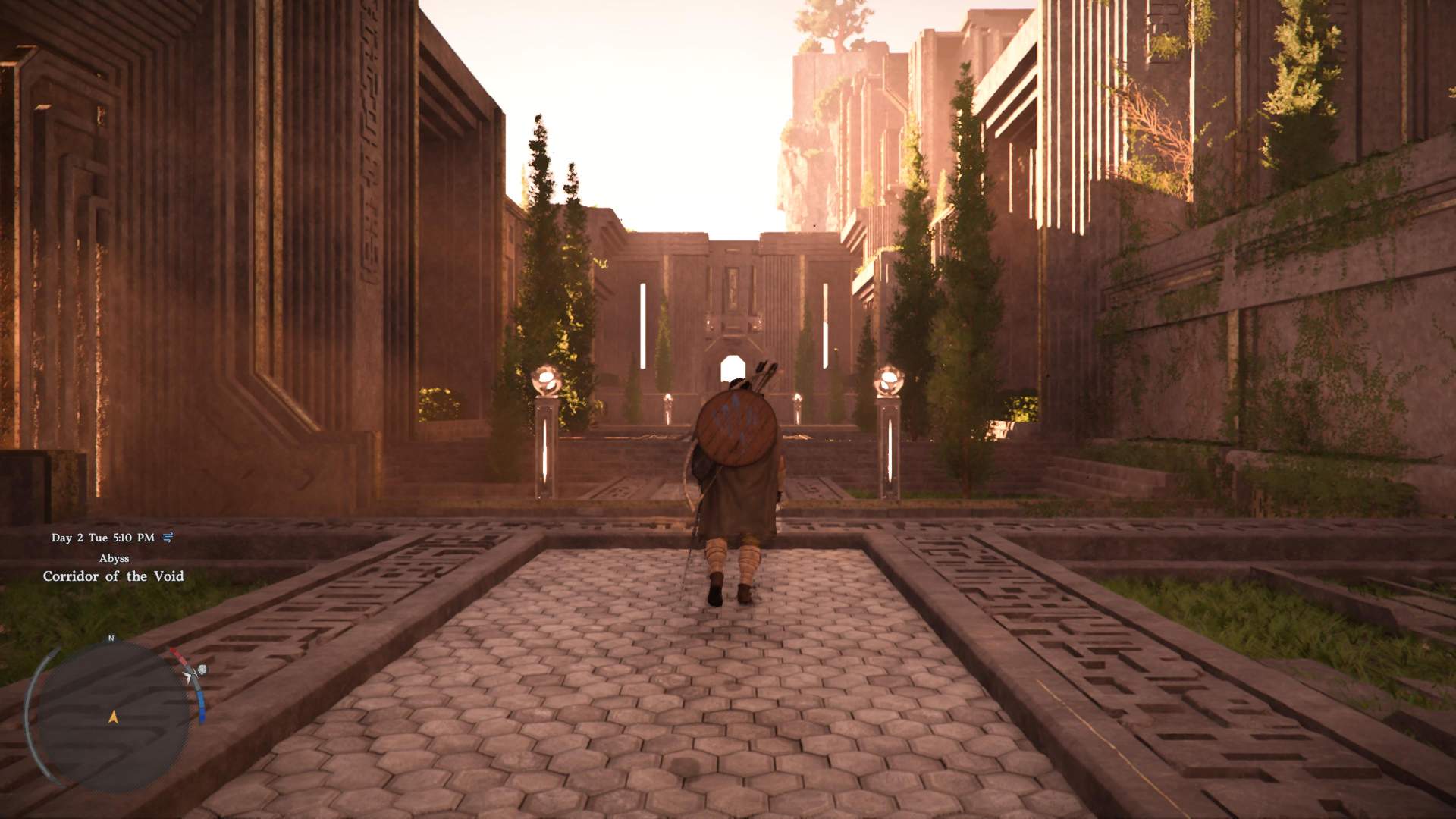
Task: Click the windy weather icon beside the time
Action: (x=168, y=538)
